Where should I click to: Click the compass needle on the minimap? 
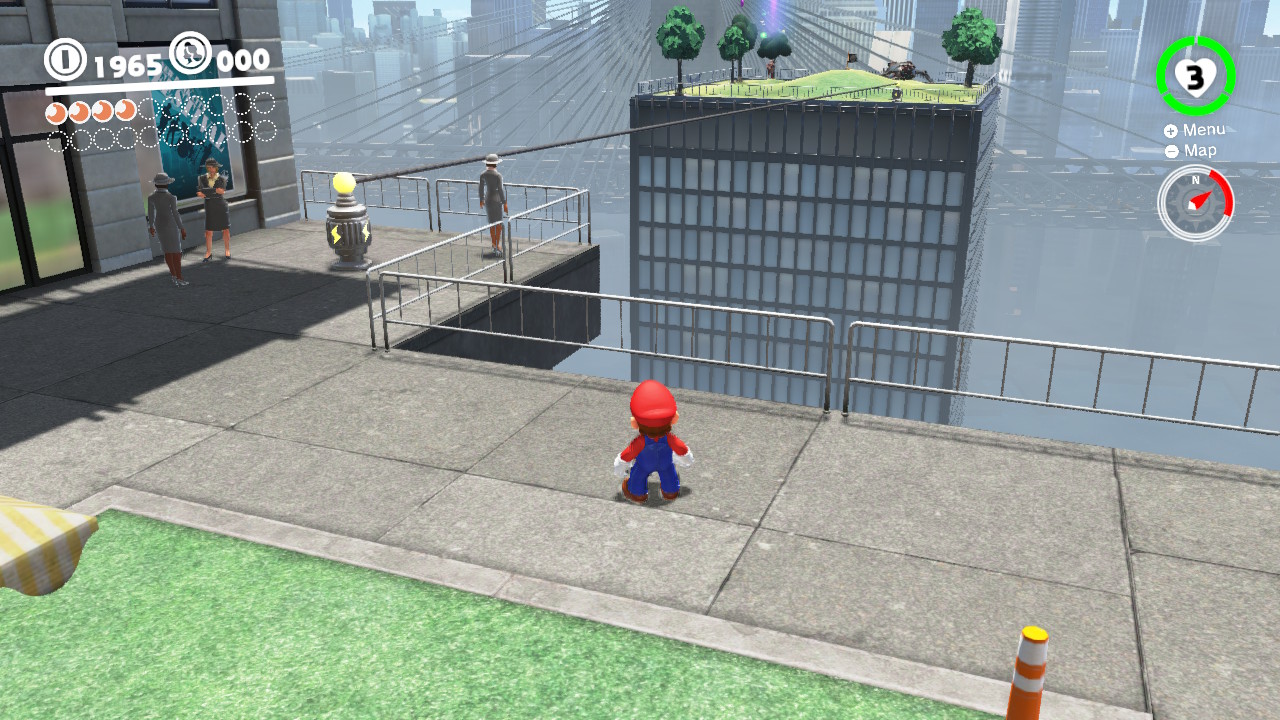(1199, 199)
